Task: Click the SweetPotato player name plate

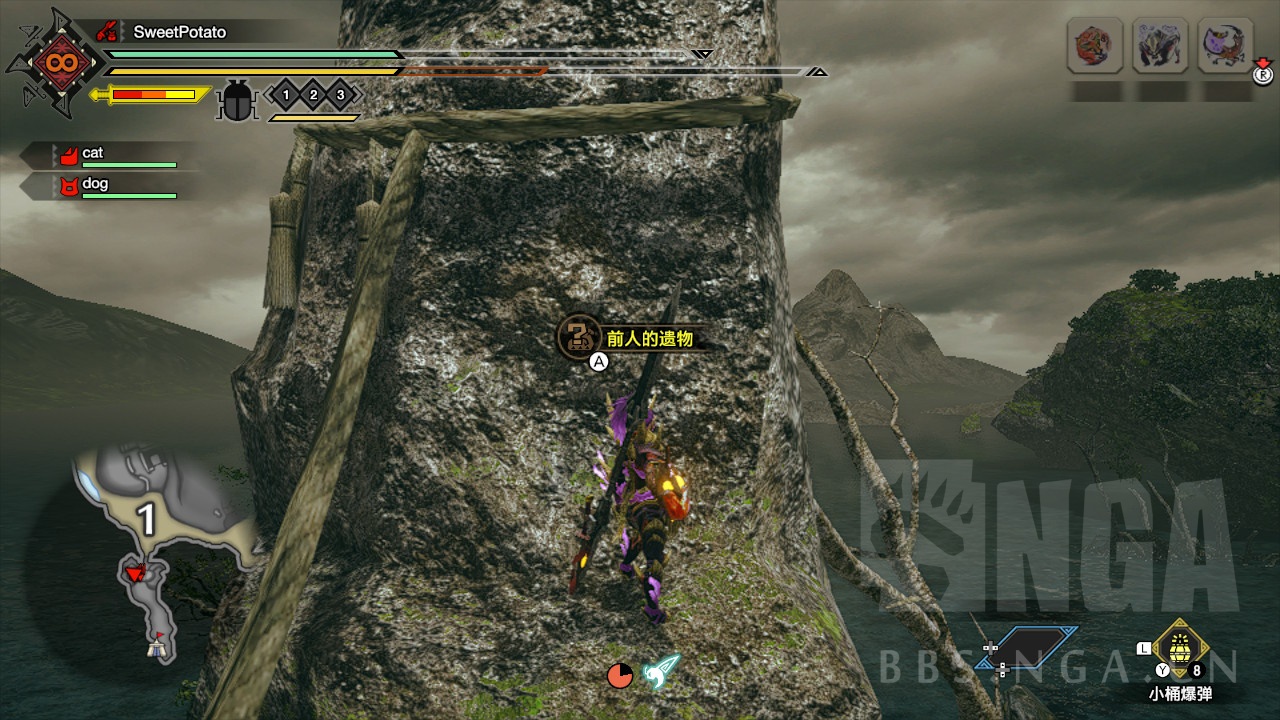Action: coord(180,32)
